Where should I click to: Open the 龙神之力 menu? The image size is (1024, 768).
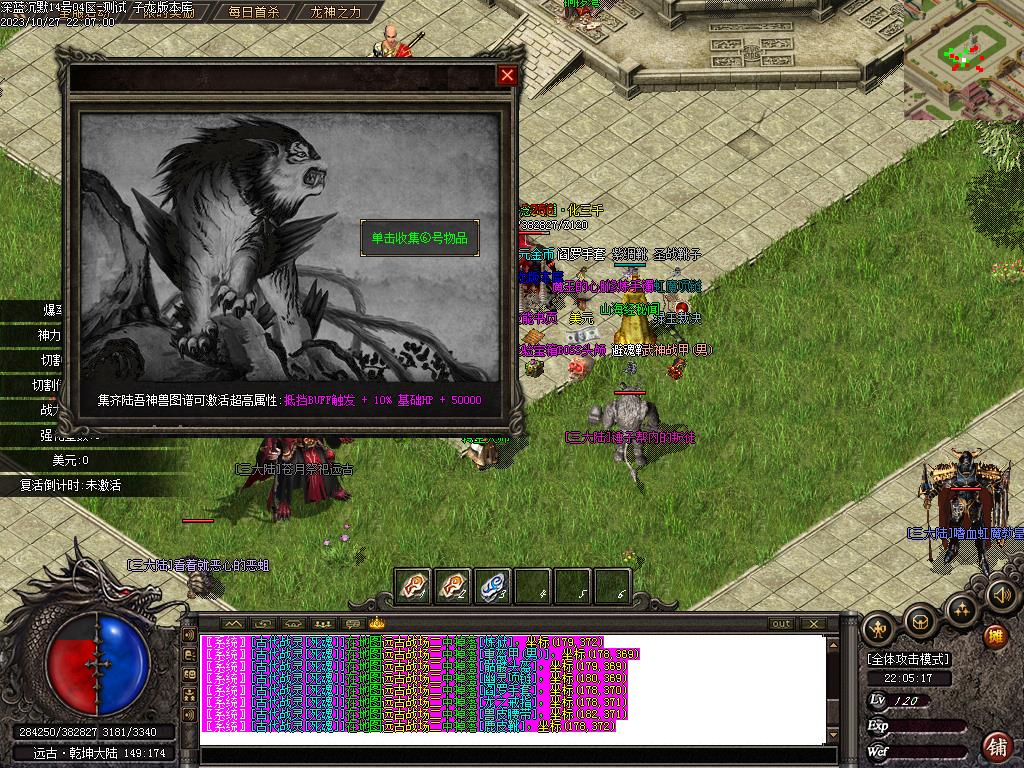tap(335, 13)
